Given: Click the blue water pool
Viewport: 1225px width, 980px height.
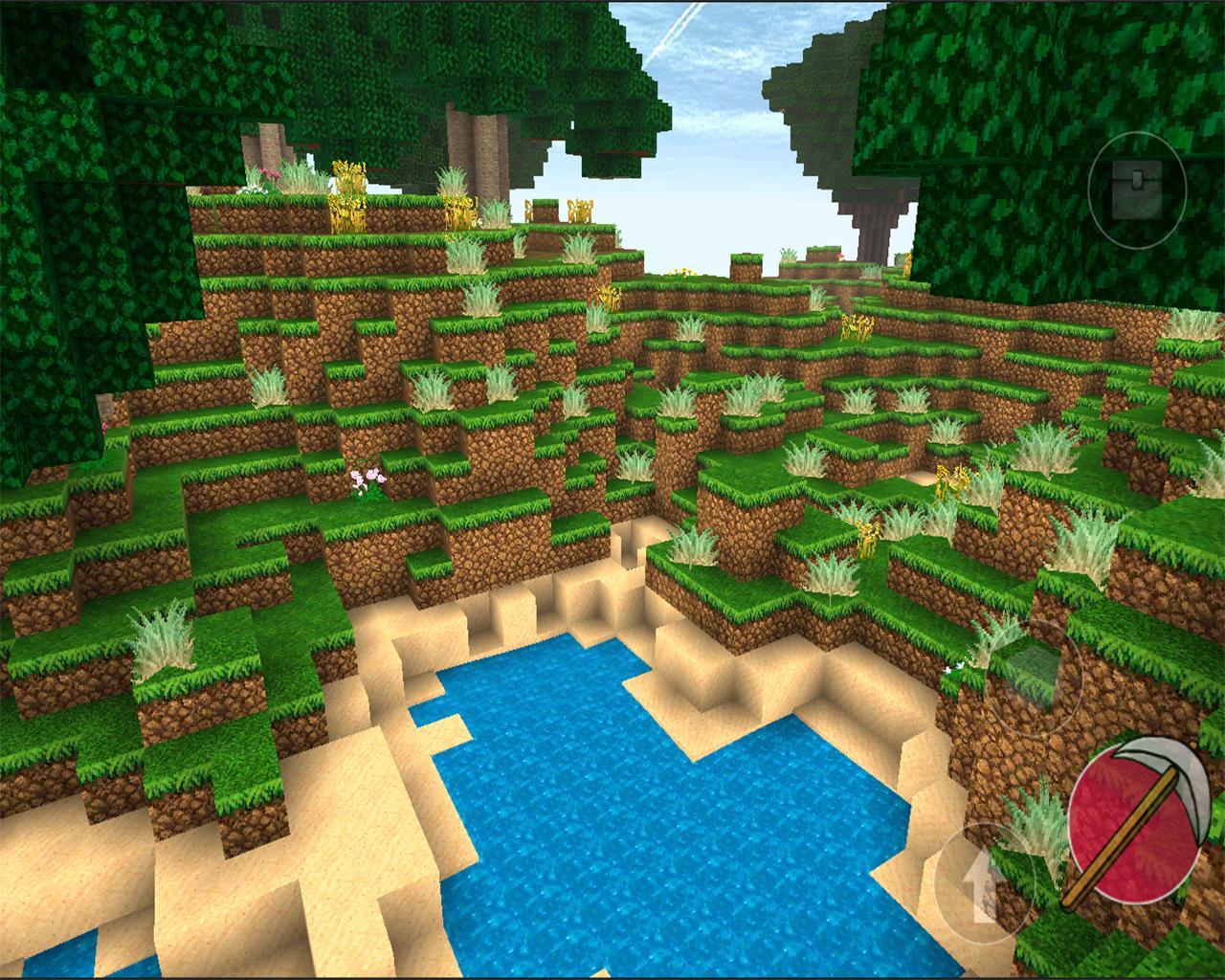Looking at the screenshot, I should 593,823.
